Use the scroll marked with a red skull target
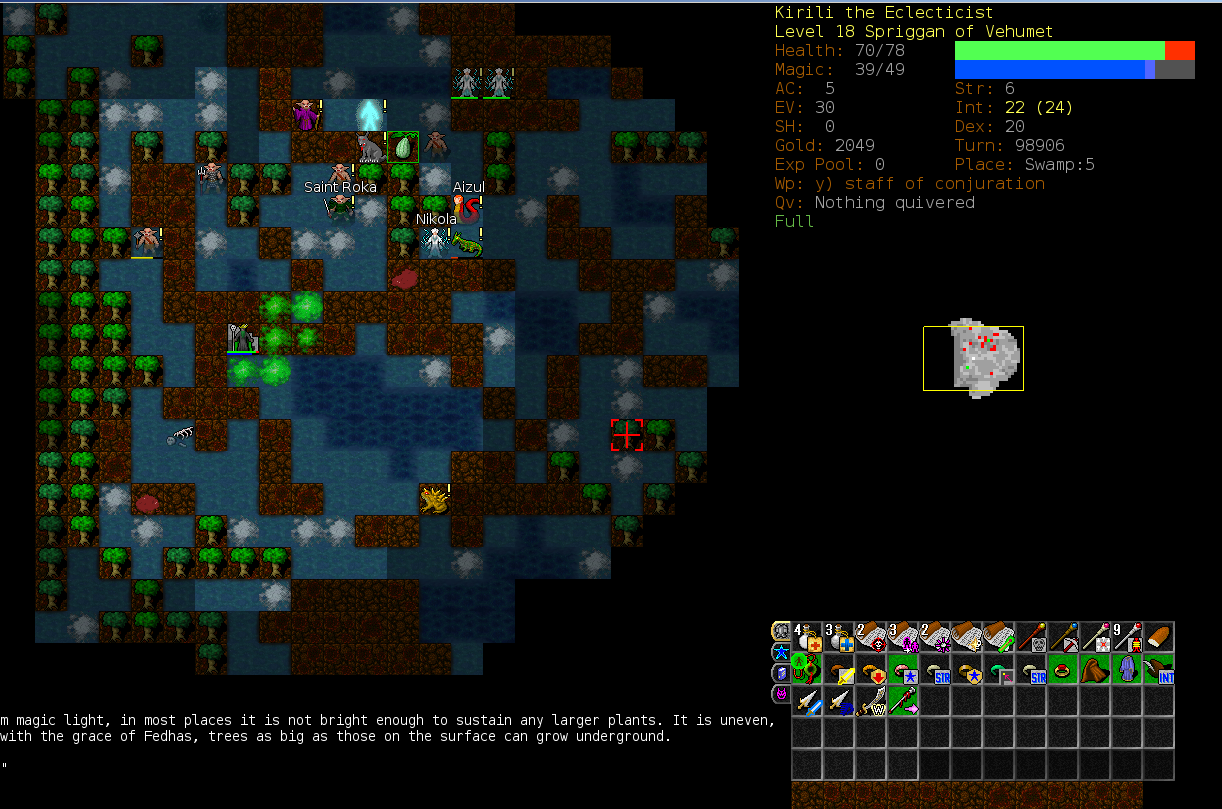This screenshot has height=809, width=1222. click(872, 638)
